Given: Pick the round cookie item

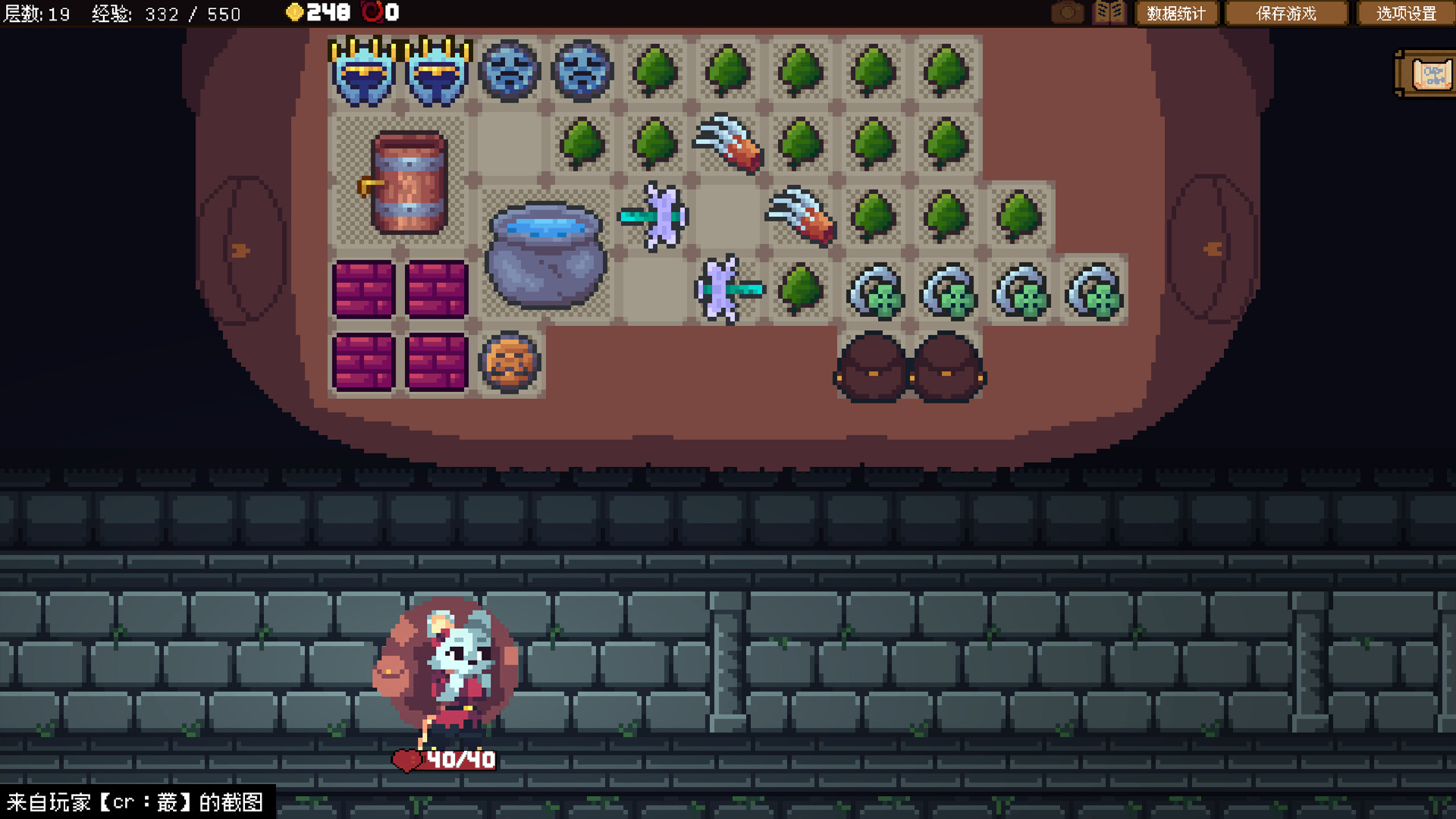Looking at the screenshot, I should click(510, 362).
